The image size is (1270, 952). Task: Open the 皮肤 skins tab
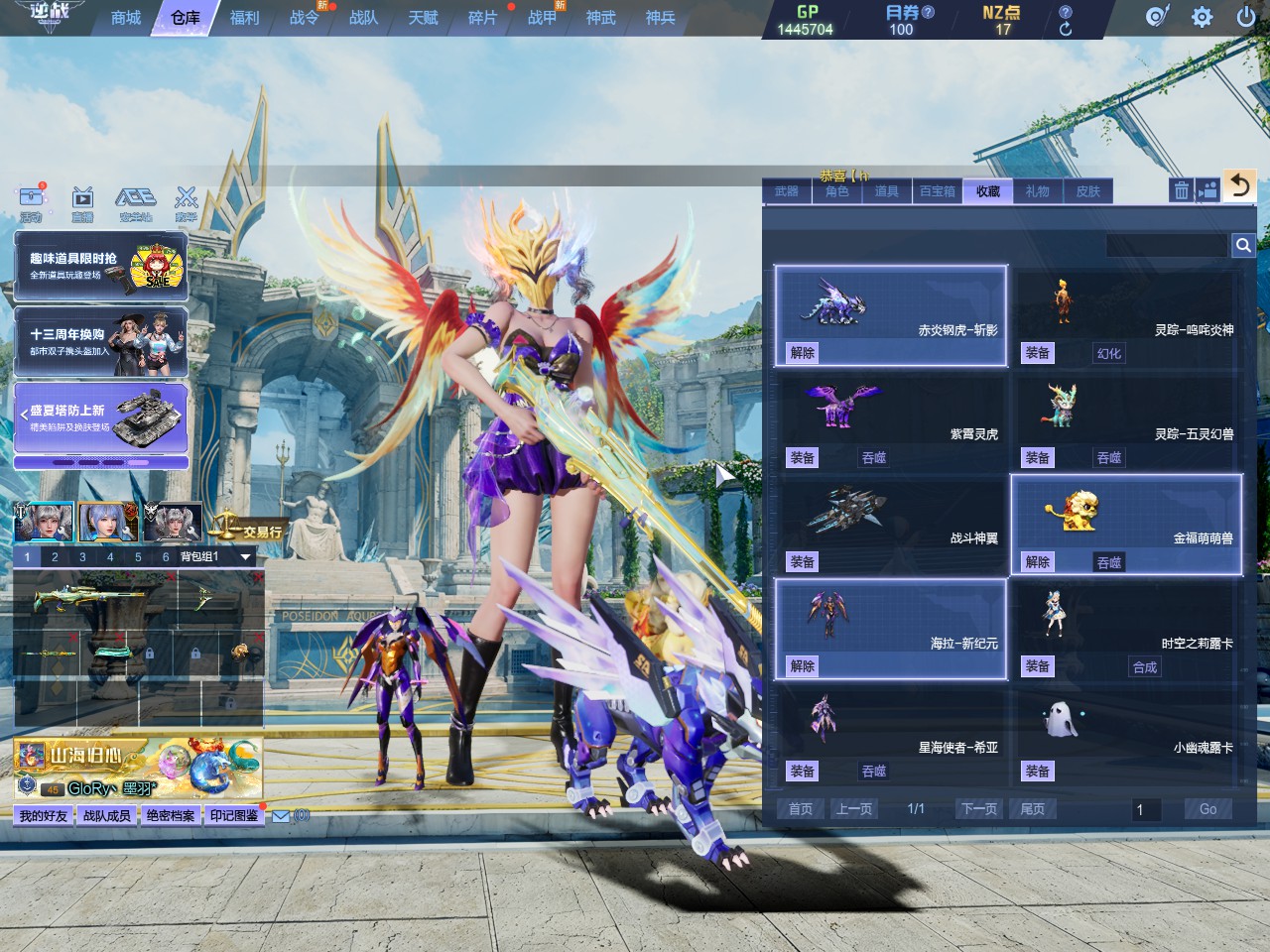click(x=1088, y=191)
